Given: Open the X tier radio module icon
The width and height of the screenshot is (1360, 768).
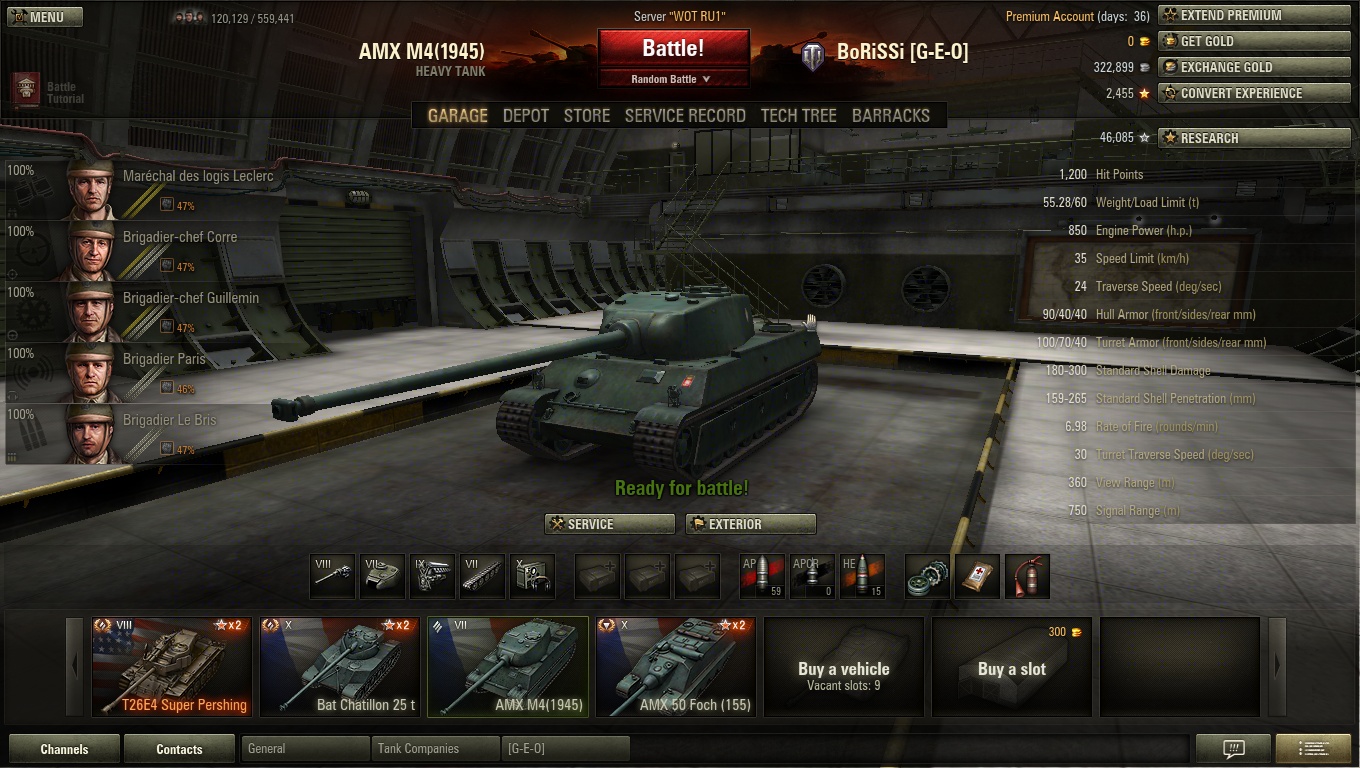Looking at the screenshot, I should 533,576.
